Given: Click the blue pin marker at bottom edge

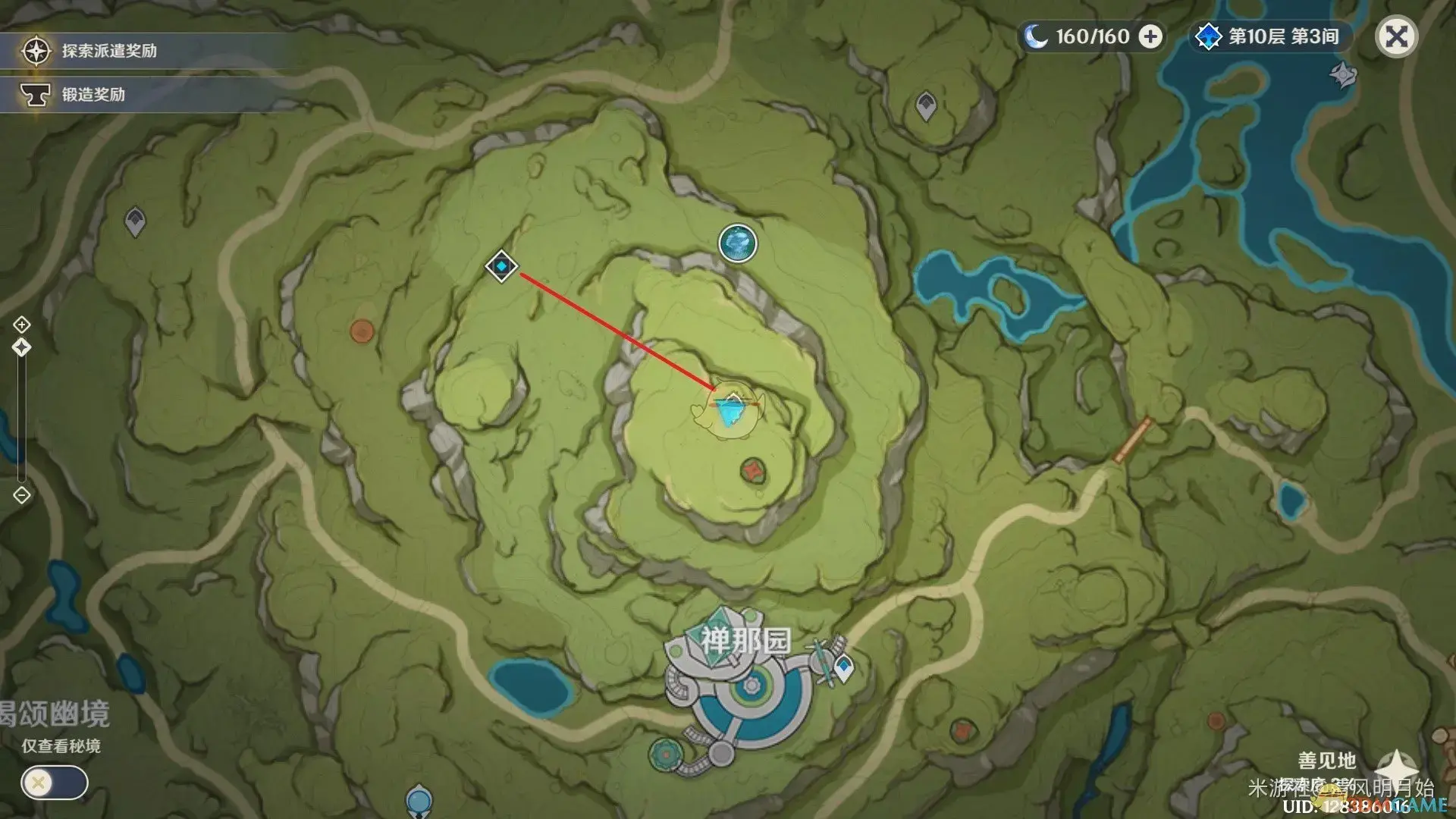Looking at the screenshot, I should coord(419,801).
